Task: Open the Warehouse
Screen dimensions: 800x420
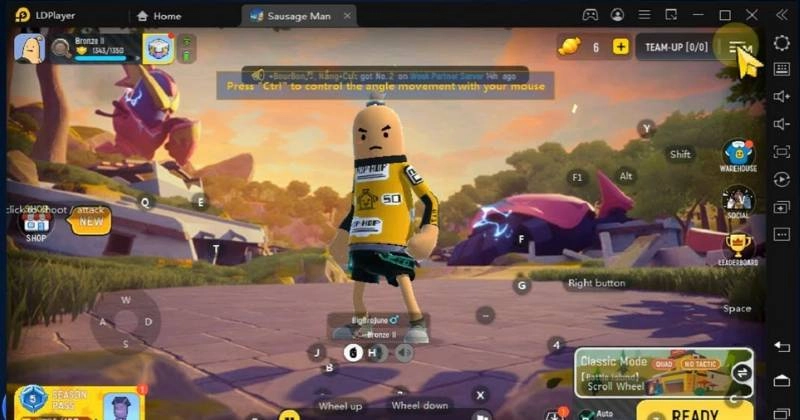Action: 738,155
